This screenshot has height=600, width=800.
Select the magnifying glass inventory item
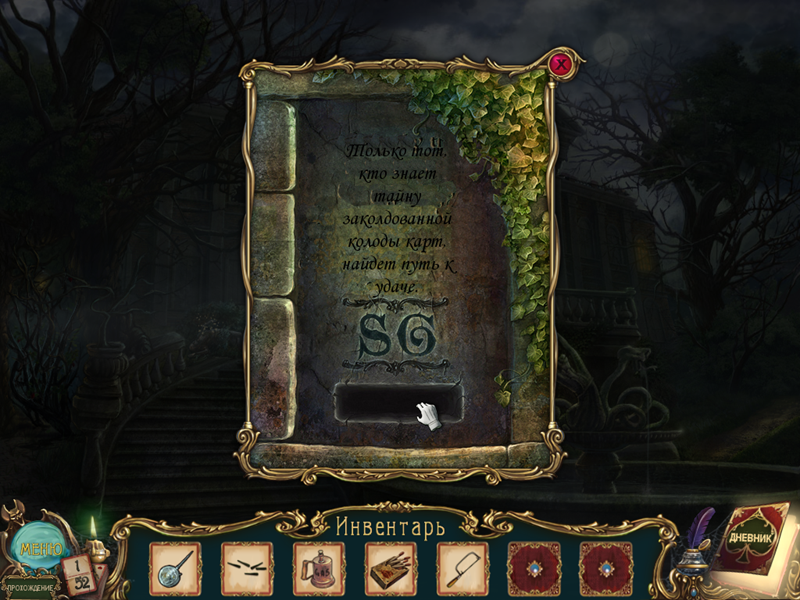(x=175, y=567)
